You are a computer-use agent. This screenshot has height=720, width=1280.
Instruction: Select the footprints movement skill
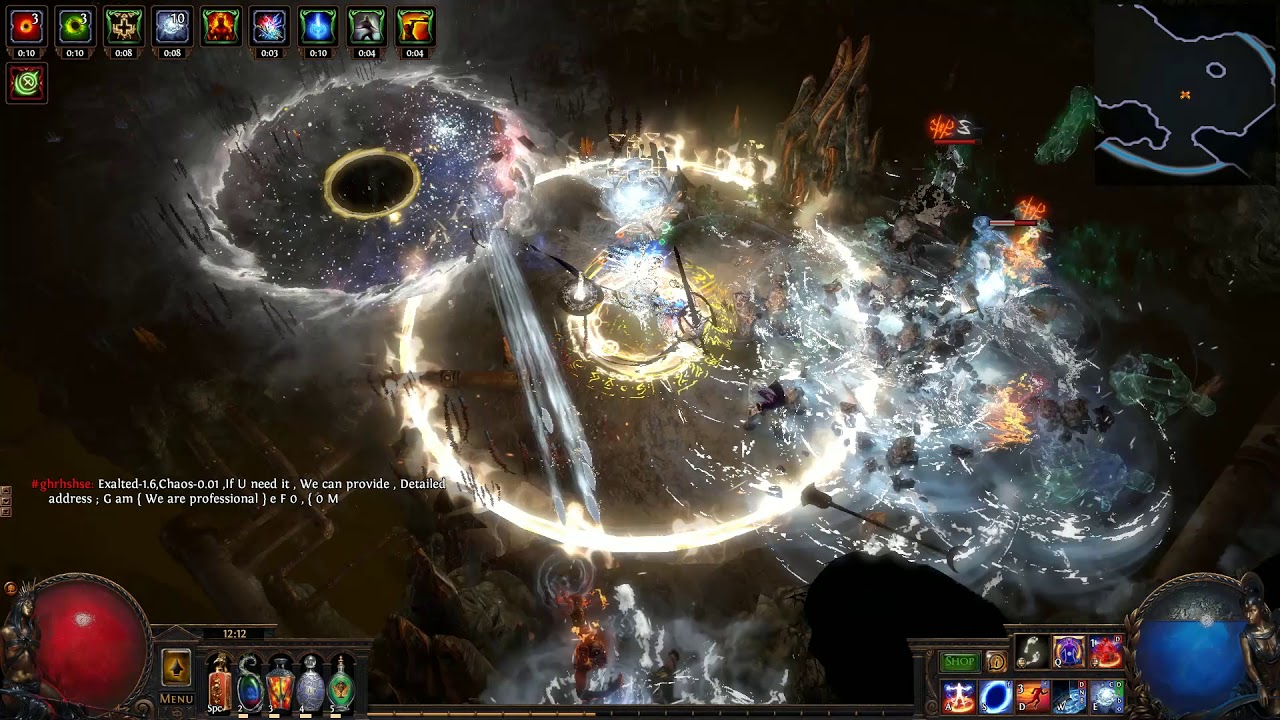(x=1032, y=653)
